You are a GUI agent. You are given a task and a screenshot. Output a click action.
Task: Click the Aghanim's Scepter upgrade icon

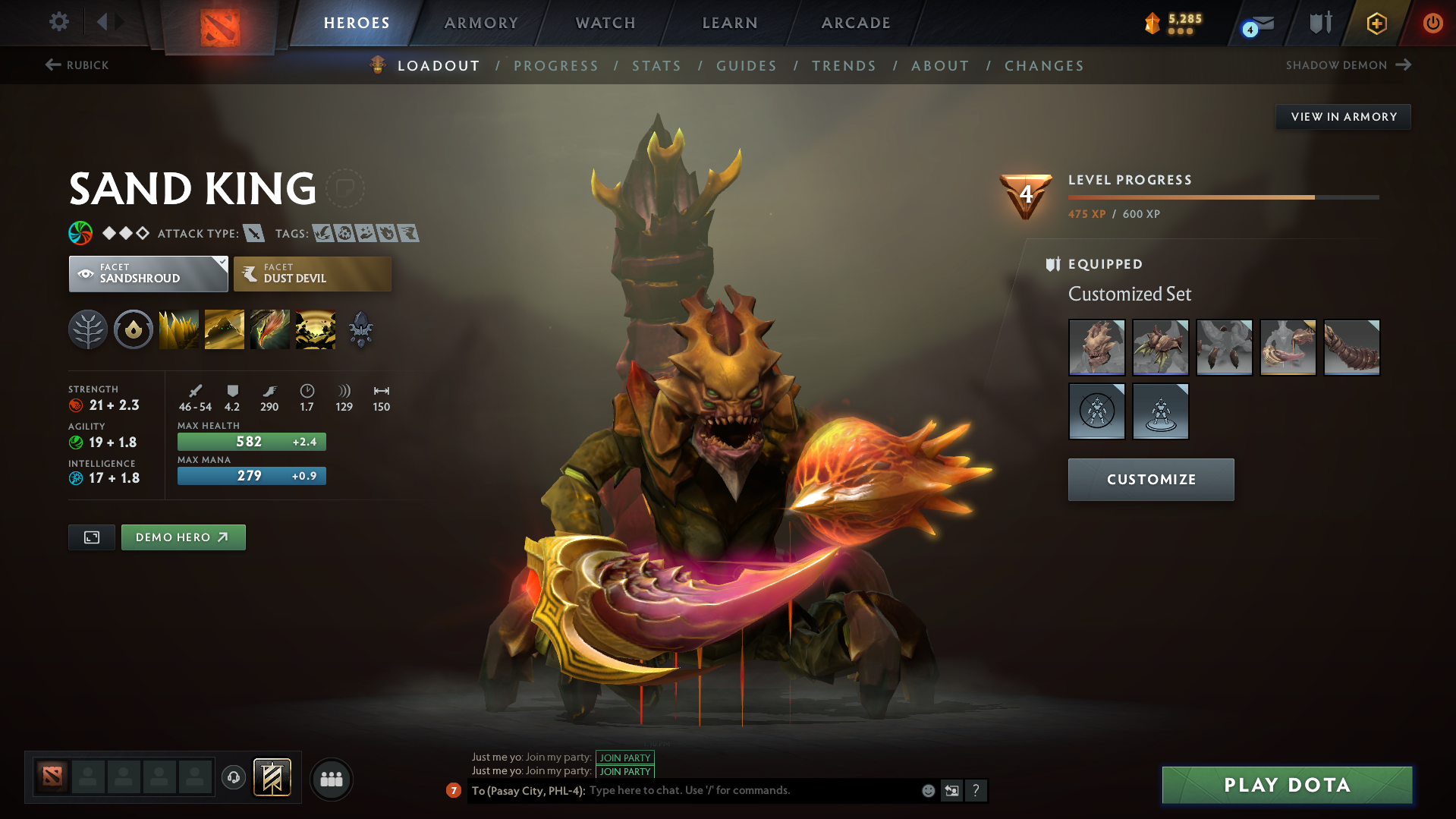pos(360,329)
